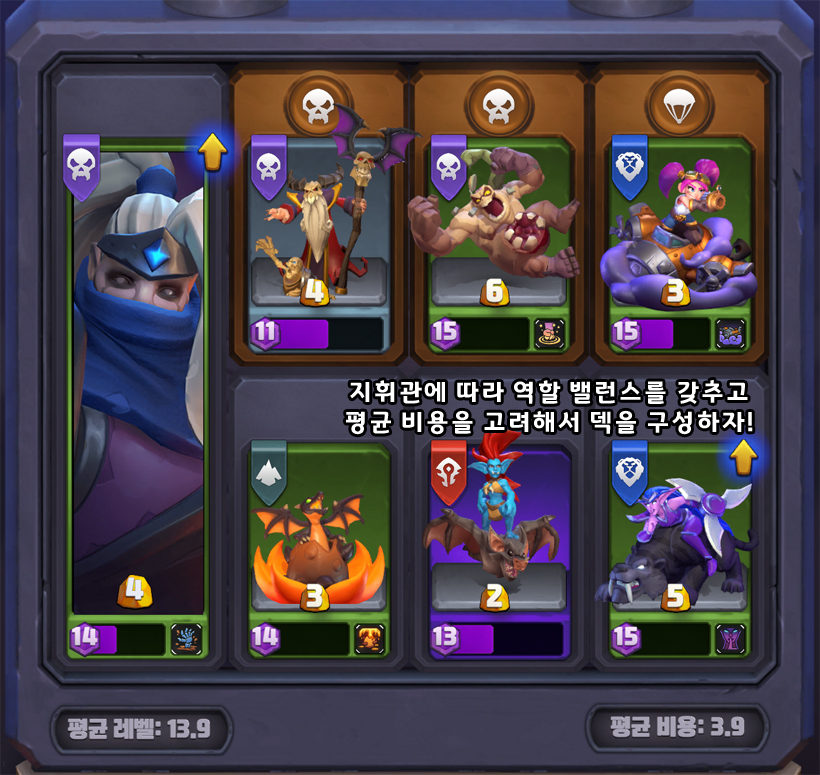The width and height of the screenshot is (820, 775).
Task: Click the panther rider's talent icon
Action: [730, 638]
